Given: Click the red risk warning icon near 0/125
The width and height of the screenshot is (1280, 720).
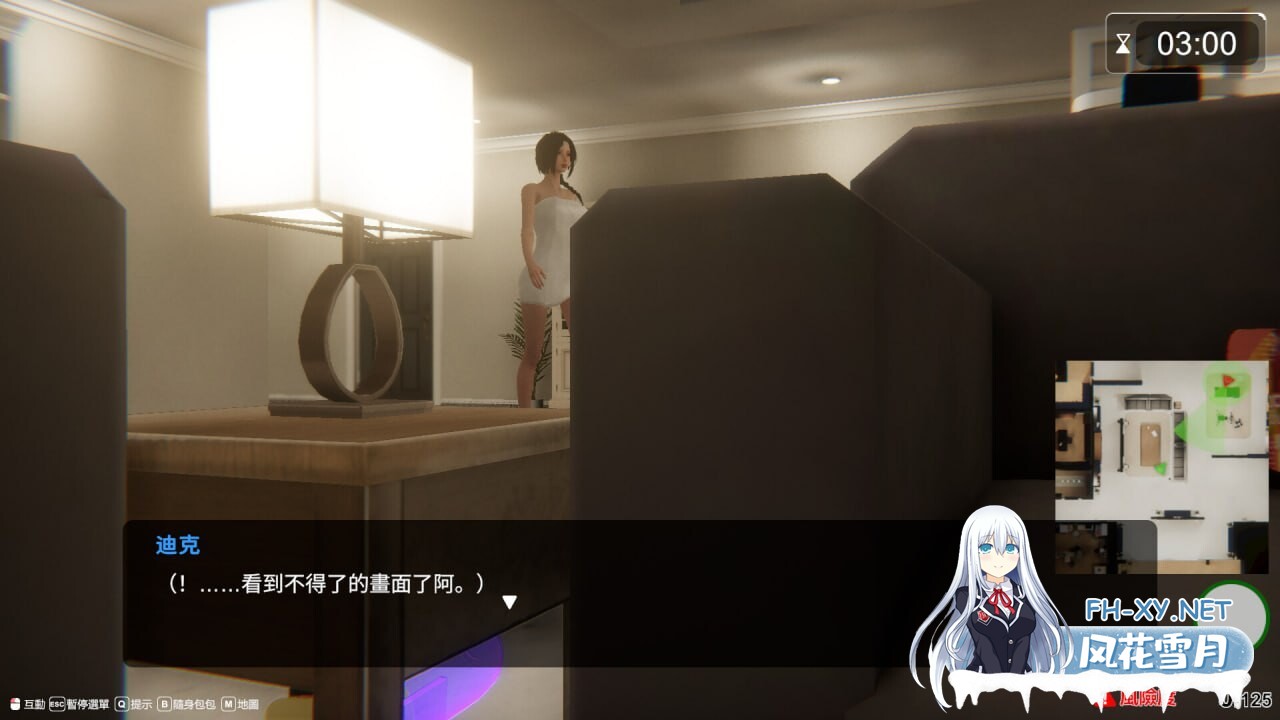Looking at the screenshot, I should (1111, 700).
